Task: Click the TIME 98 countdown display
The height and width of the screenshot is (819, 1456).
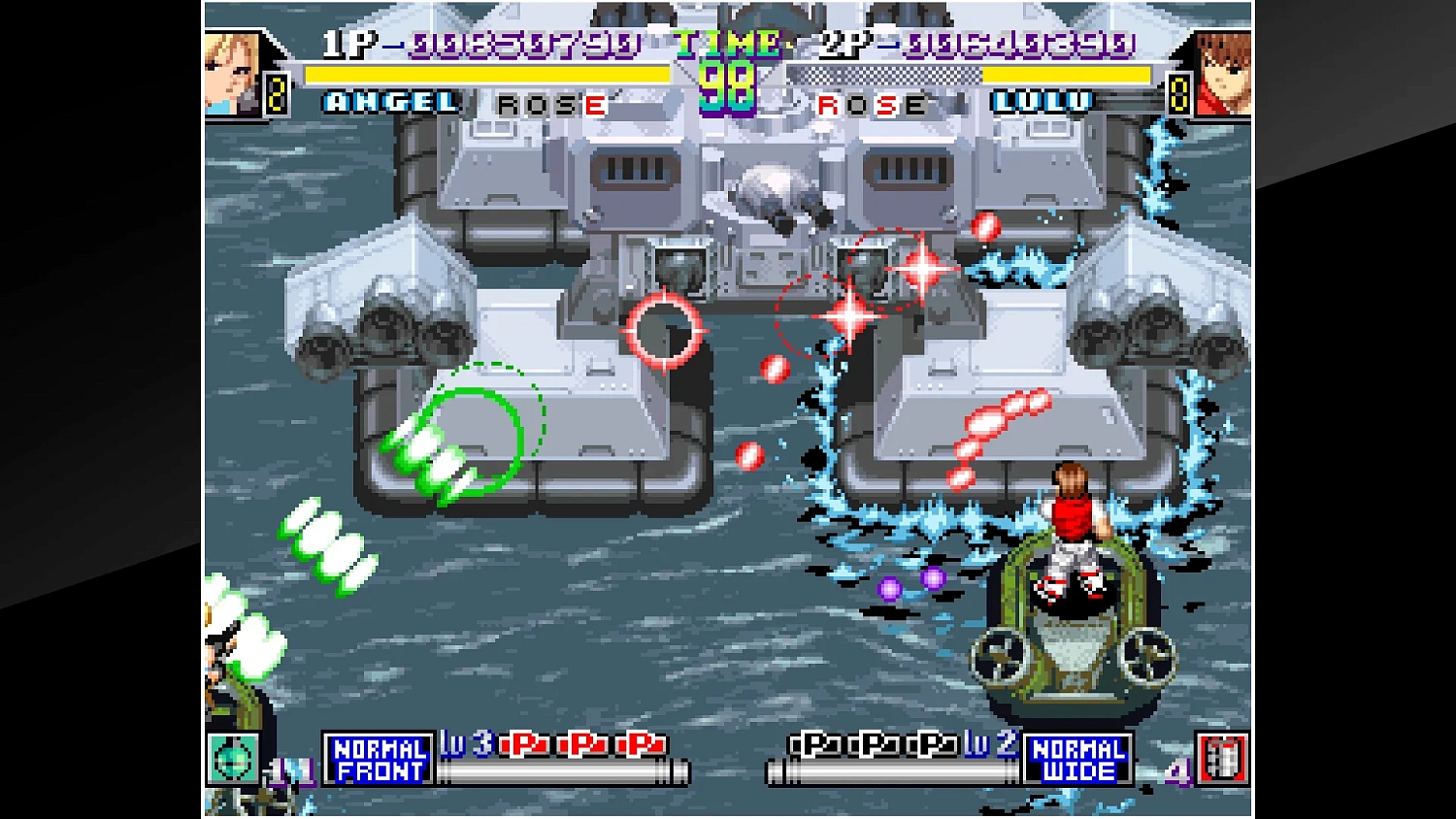Action: pos(729,70)
